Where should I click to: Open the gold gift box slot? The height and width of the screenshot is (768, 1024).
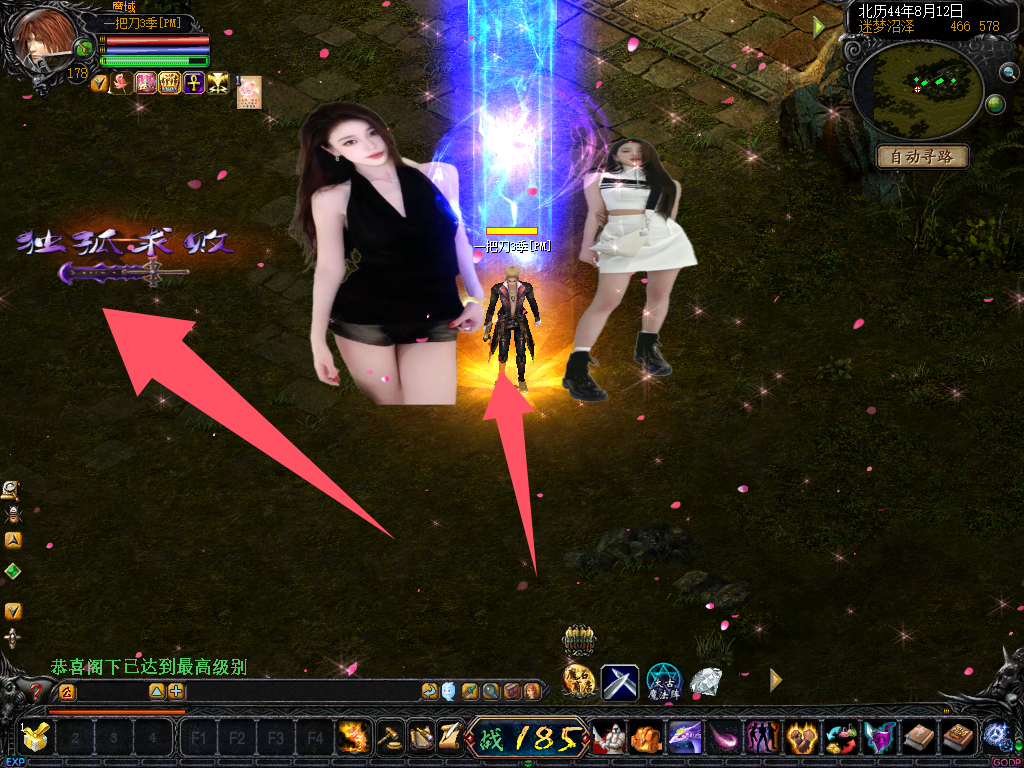[35, 739]
